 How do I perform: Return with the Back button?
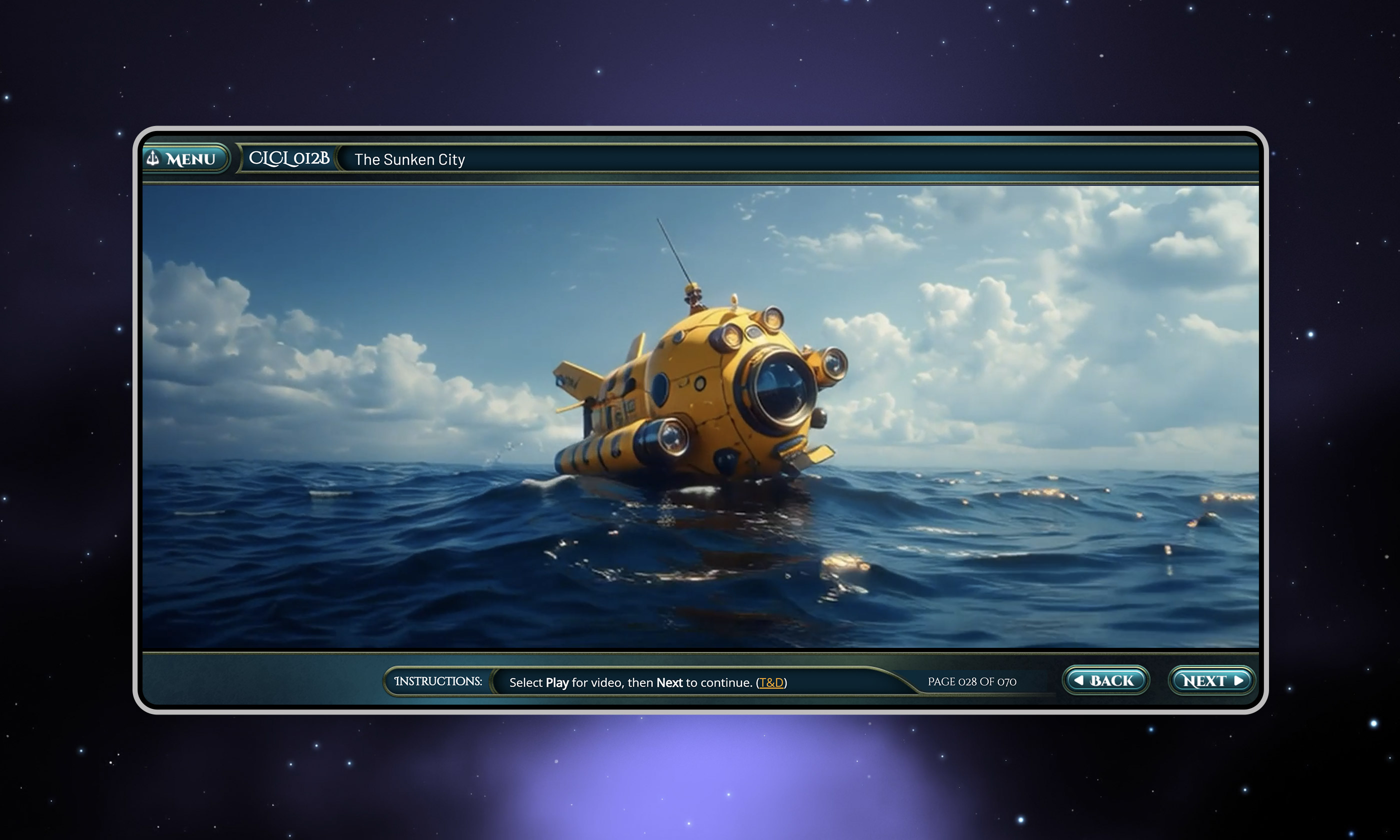[1105, 681]
